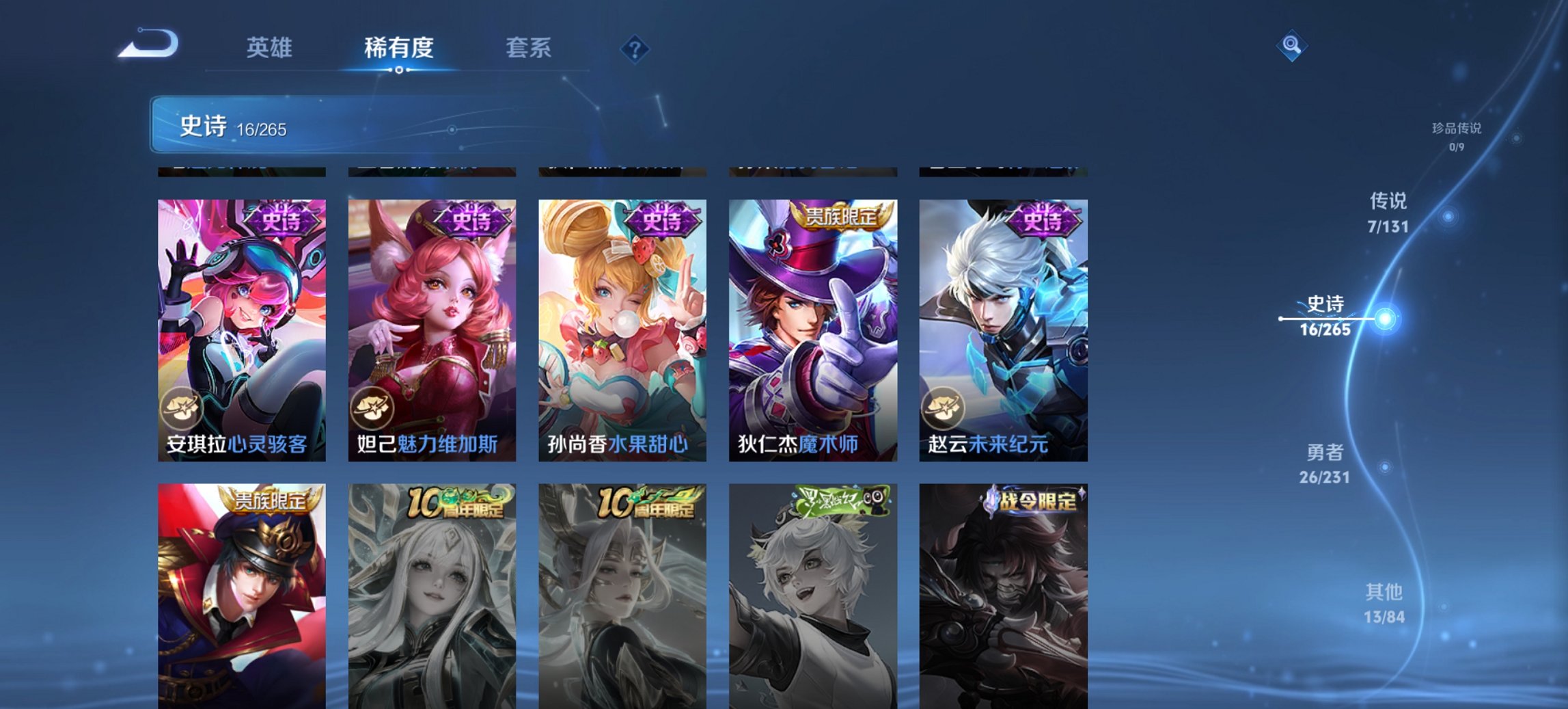Screen dimensions: 1568x709
Task: Switch to the 套系 tab
Action: click(x=529, y=48)
